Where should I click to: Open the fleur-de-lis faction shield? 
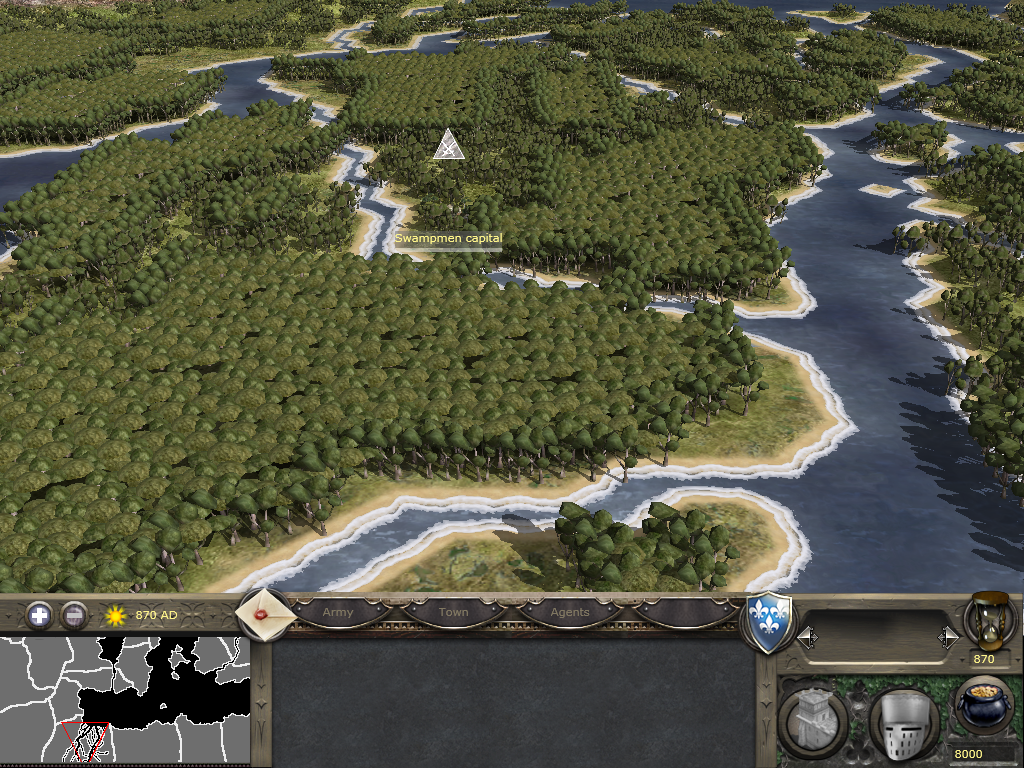coord(770,623)
